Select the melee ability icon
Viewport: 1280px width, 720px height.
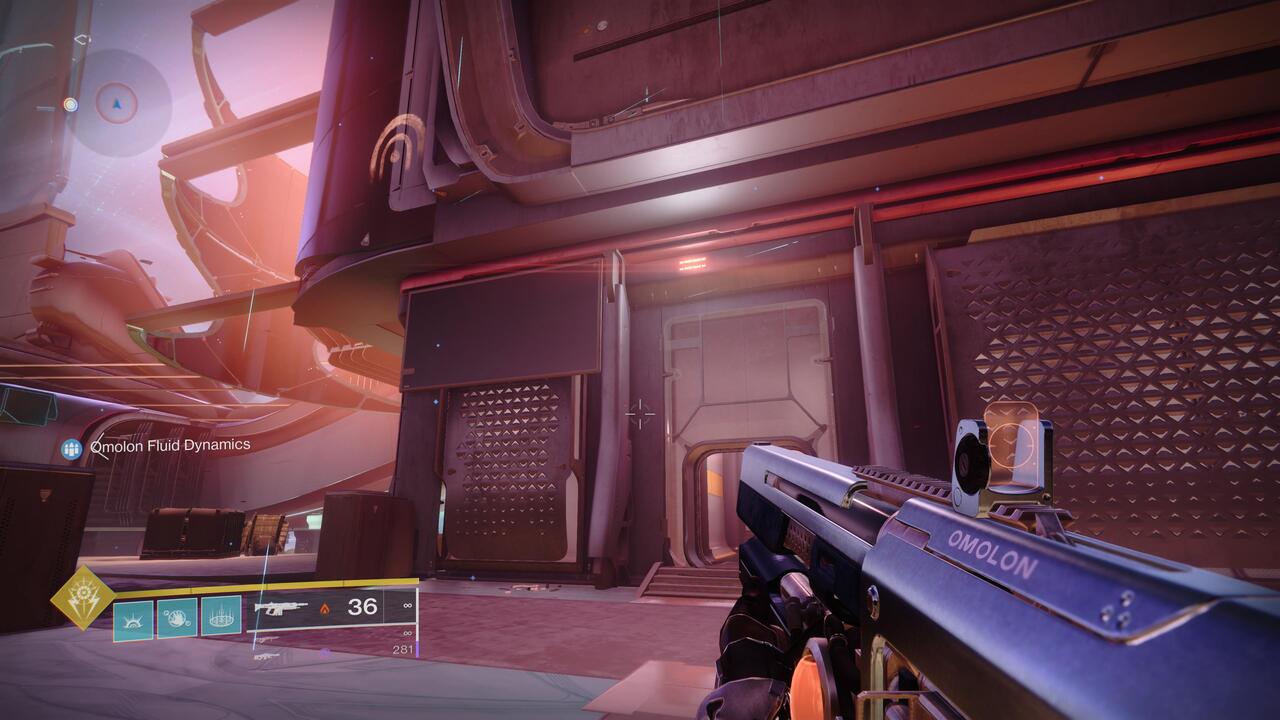click(133, 618)
